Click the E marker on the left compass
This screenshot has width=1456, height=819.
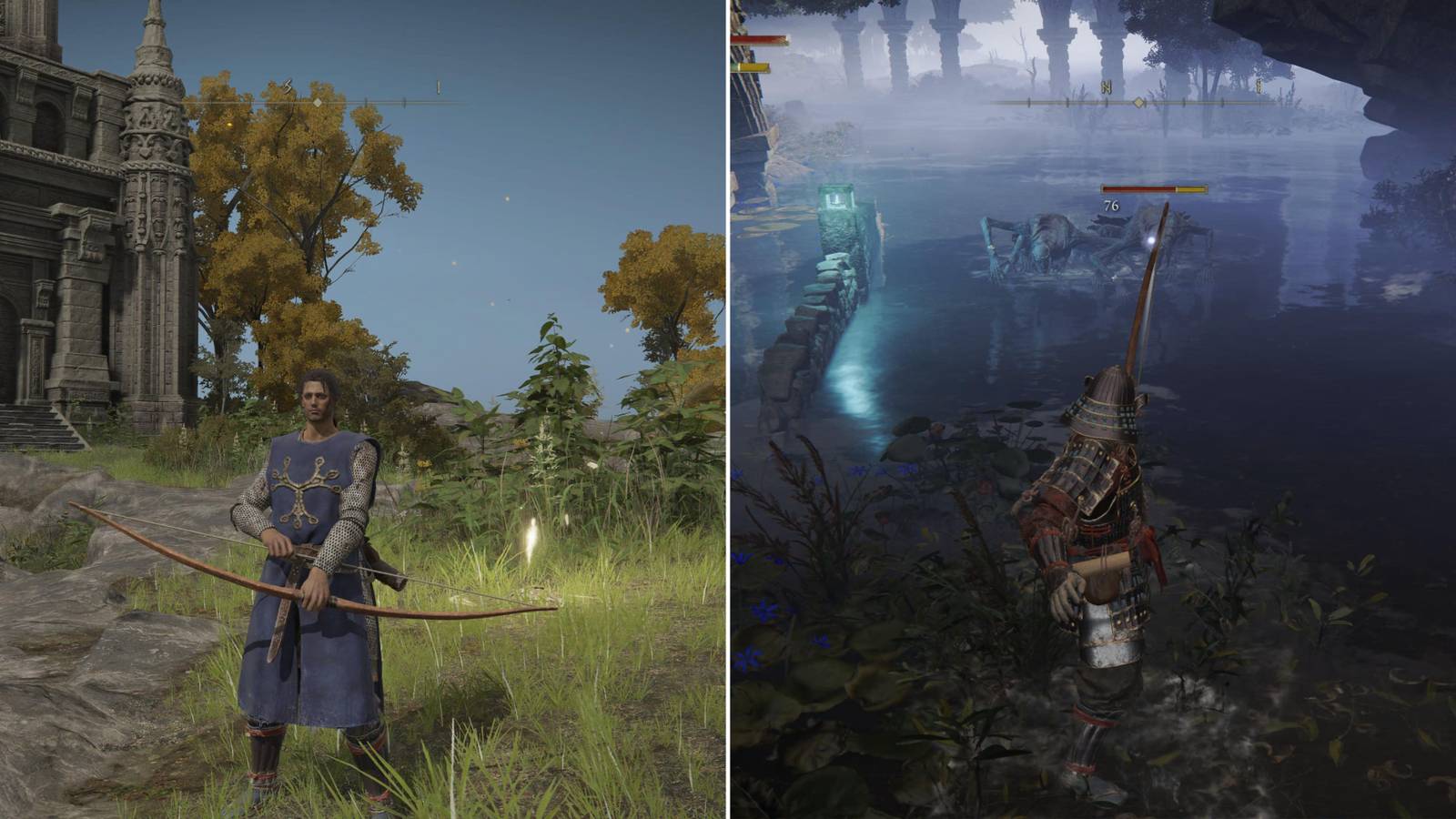tap(438, 88)
